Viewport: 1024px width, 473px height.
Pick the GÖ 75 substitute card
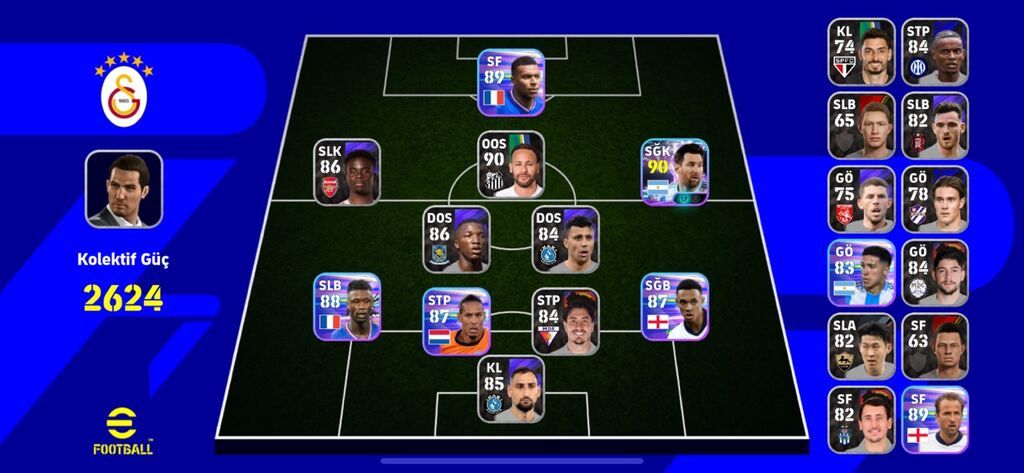pyautogui.click(x=861, y=199)
